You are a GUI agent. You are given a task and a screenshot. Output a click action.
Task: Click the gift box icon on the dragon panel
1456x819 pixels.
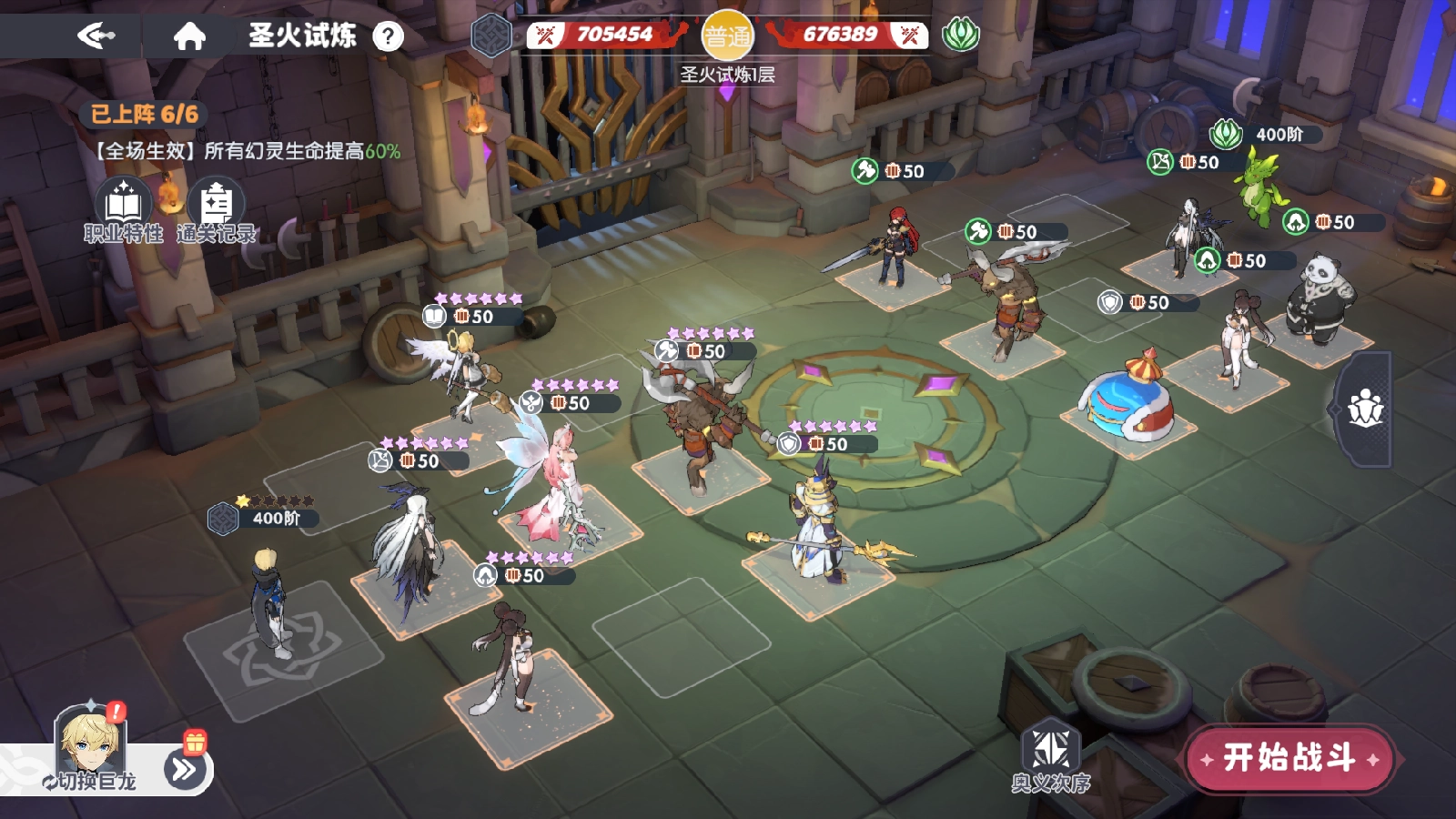point(195,742)
